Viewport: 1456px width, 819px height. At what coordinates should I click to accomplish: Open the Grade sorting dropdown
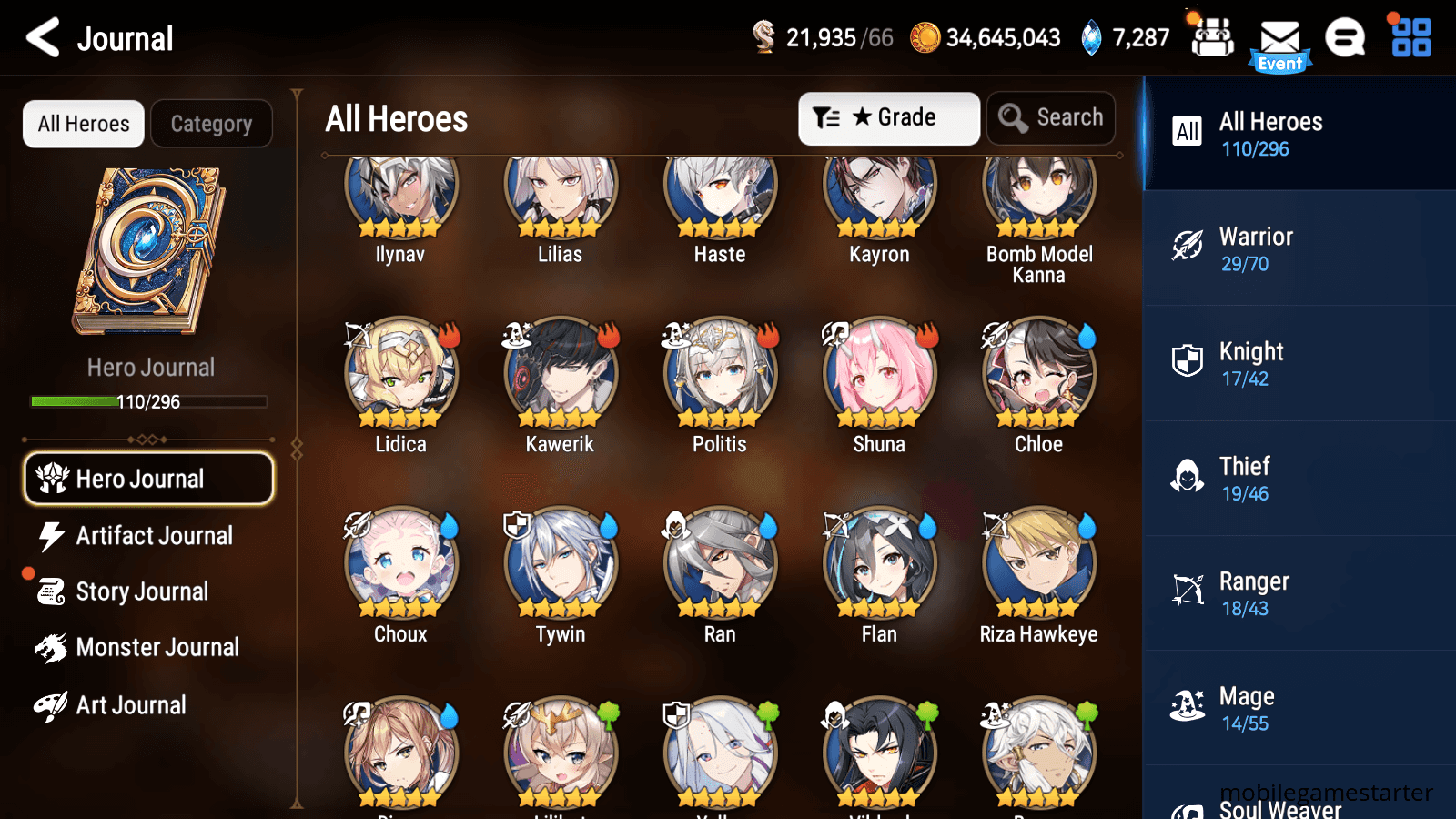click(888, 117)
